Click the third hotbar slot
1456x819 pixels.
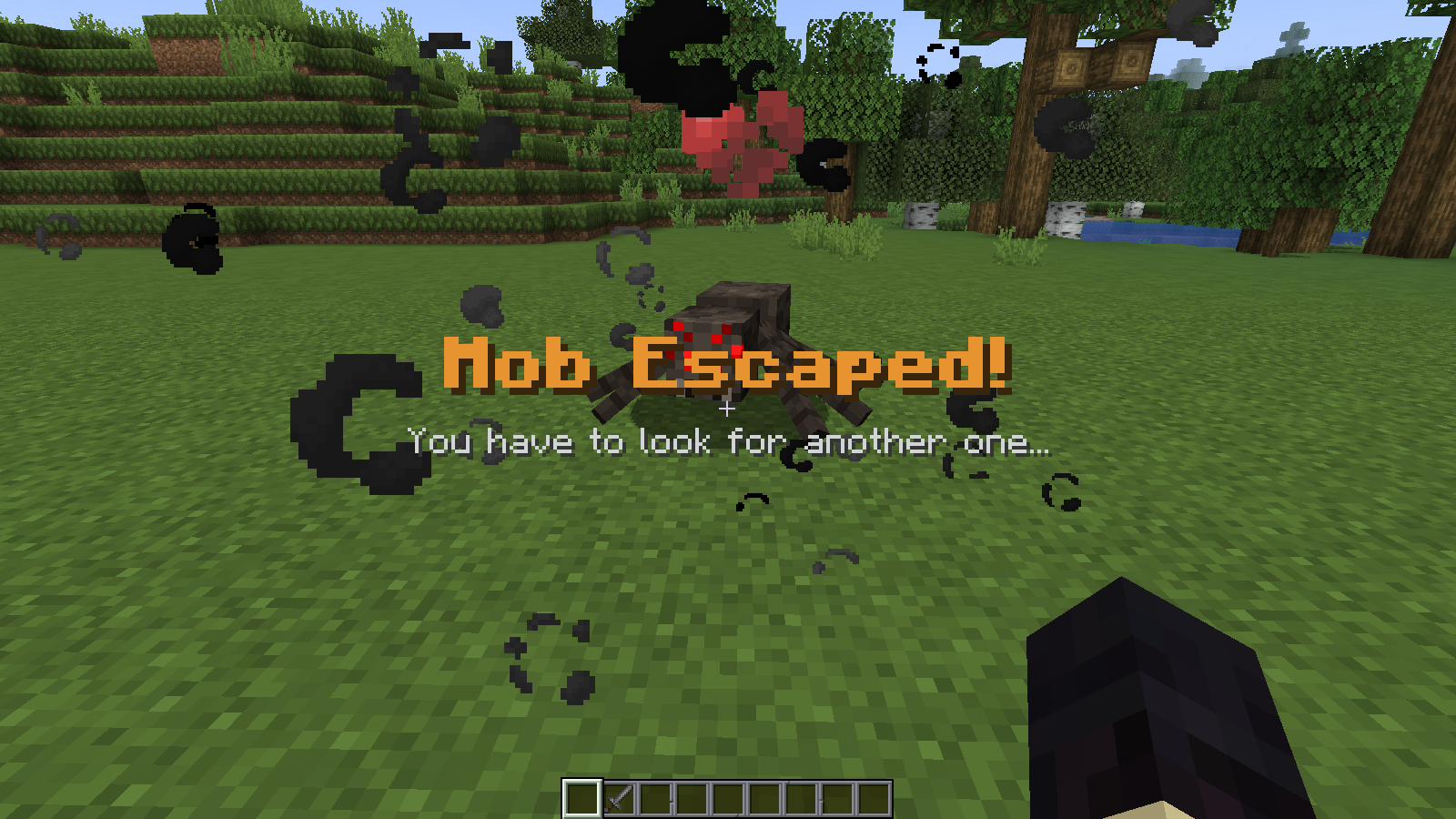point(655,798)
